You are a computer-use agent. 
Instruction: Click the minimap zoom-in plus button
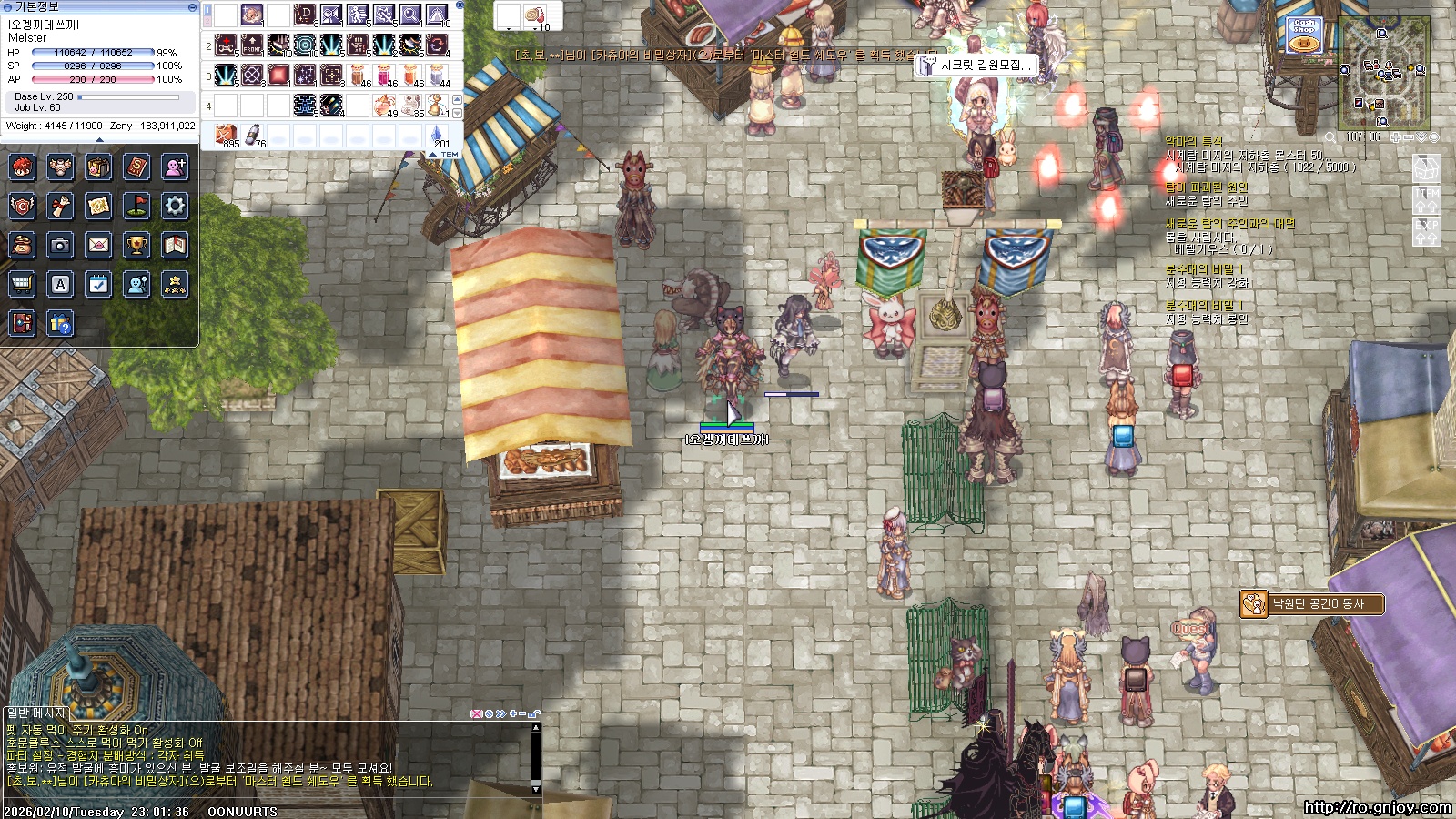(1395, 137)
